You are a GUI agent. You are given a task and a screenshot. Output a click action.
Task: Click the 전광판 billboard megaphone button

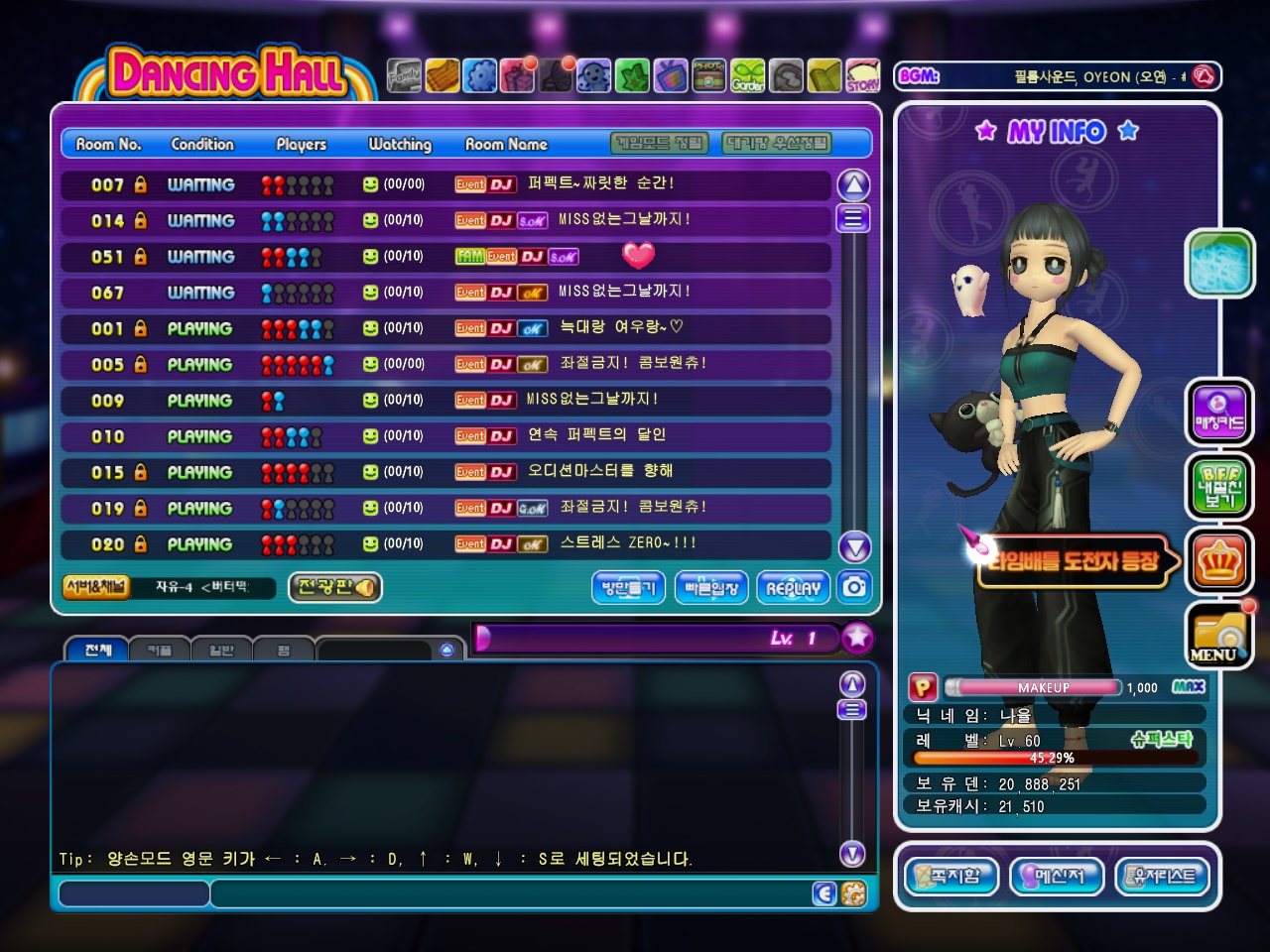pos(335,587)
